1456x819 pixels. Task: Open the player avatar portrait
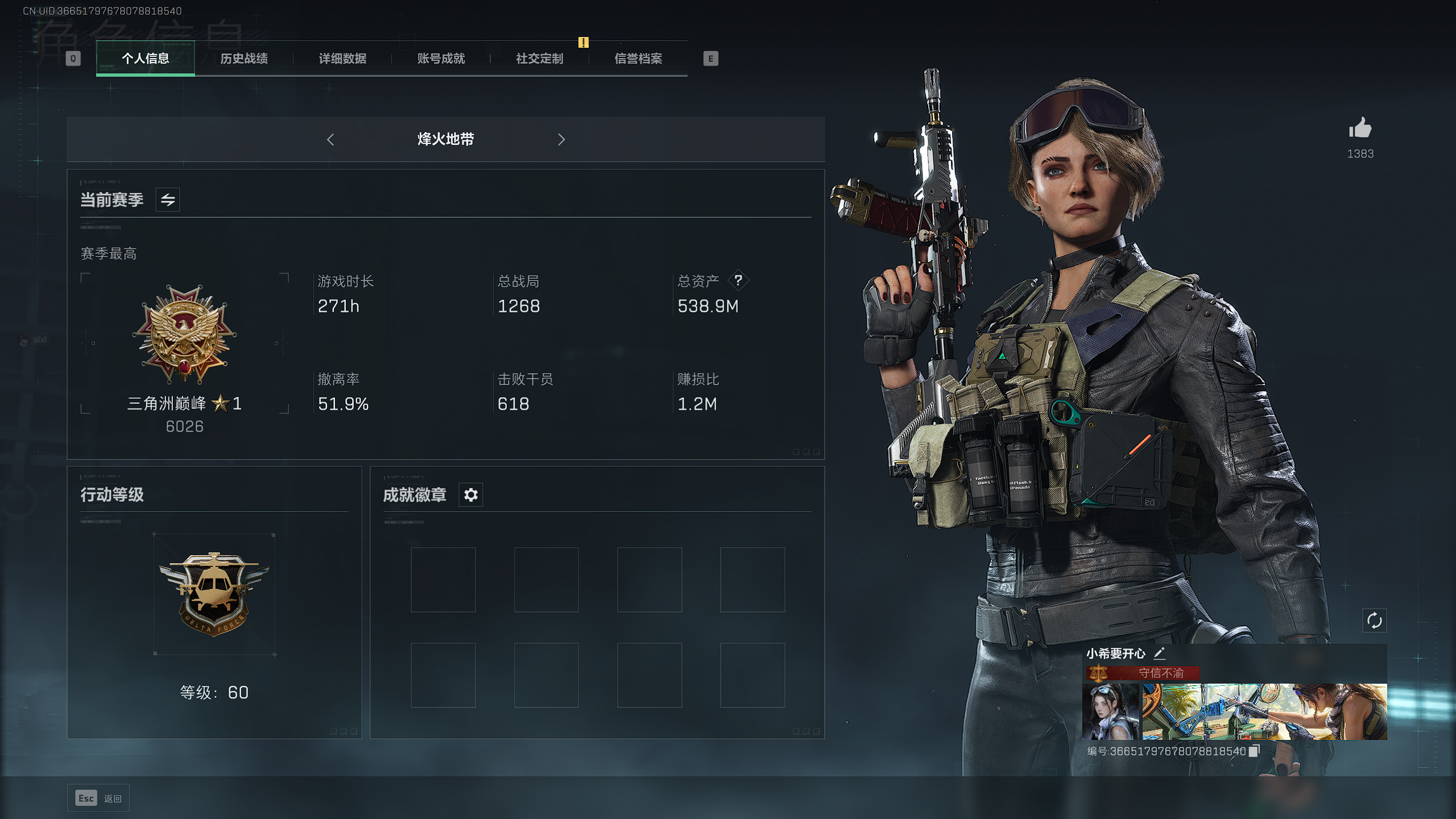[x=1111, y=712]
